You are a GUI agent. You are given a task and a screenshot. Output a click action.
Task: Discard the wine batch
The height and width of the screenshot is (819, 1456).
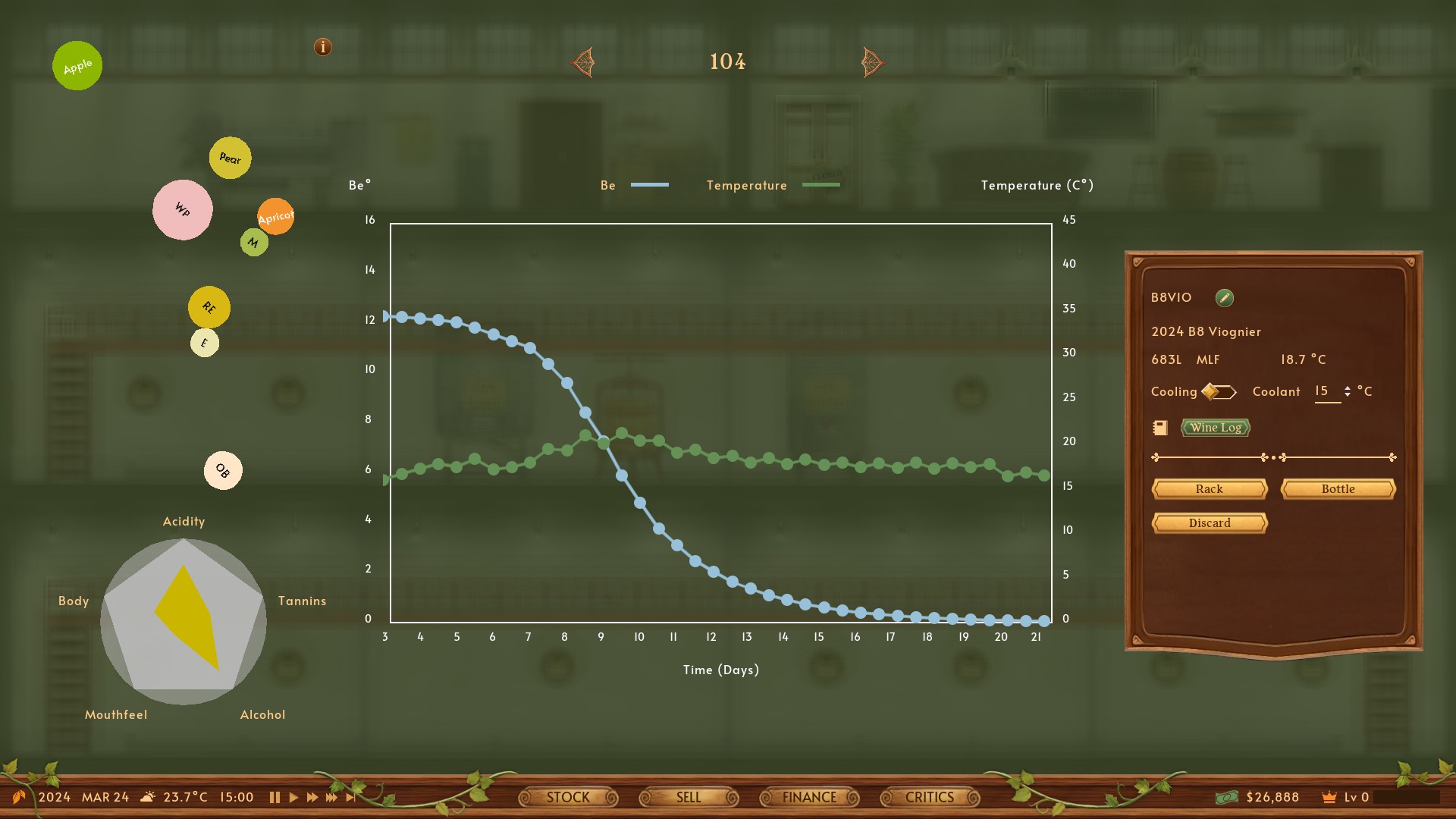tap(1209, 523)
